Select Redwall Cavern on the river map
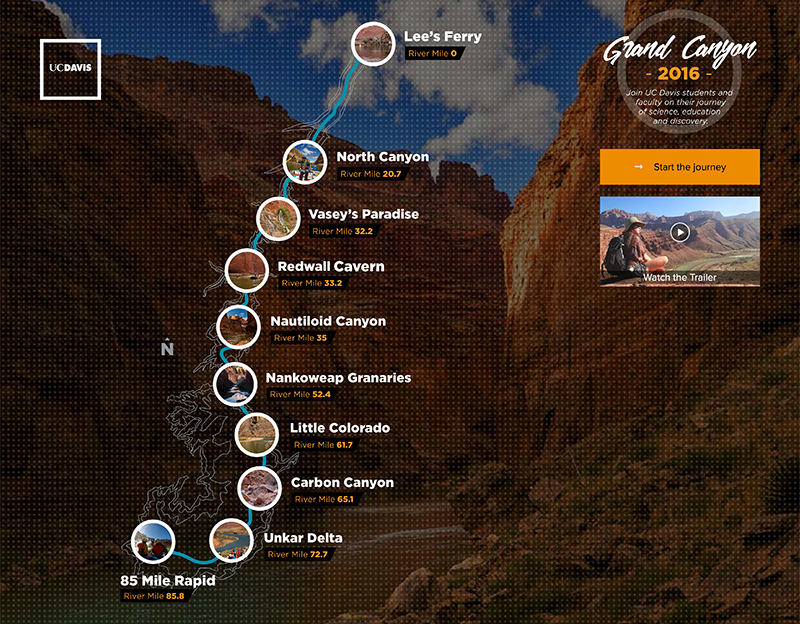The image size is (800, 624). coord(246,270)
